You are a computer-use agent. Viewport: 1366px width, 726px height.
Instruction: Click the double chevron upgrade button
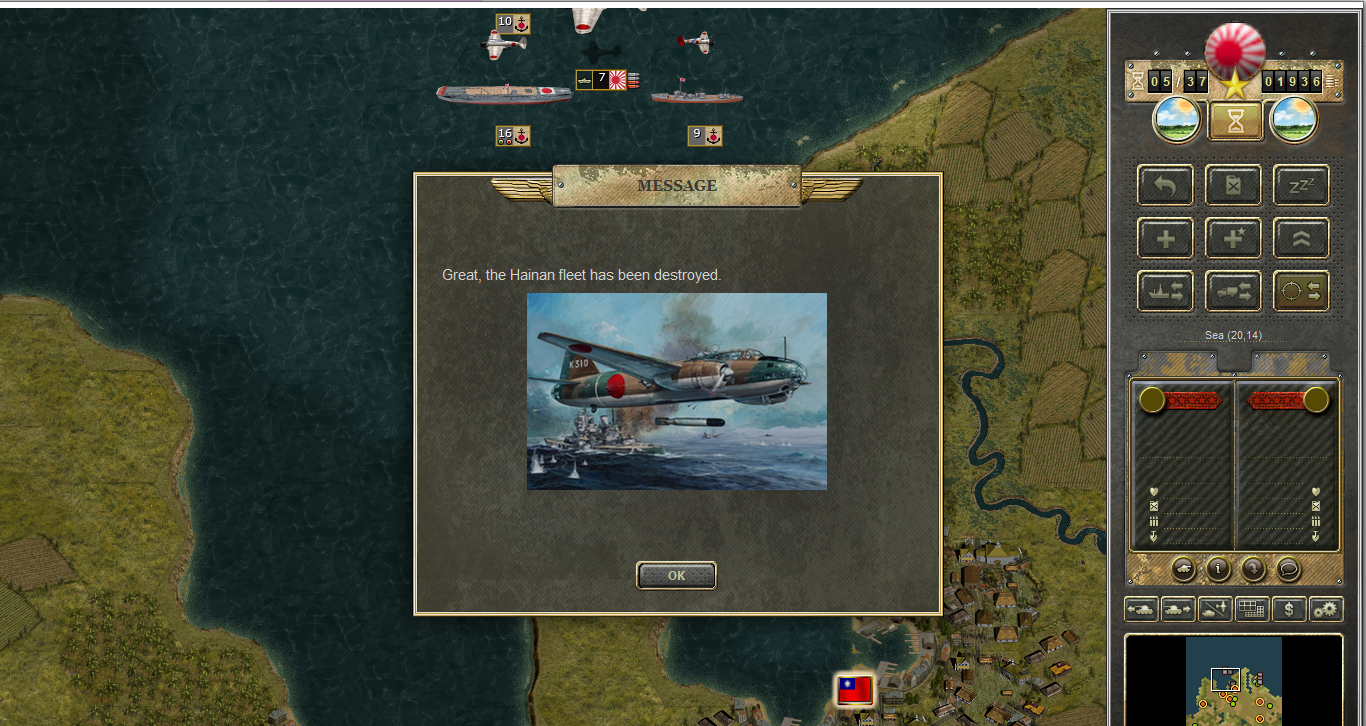tap(1301, 238)
